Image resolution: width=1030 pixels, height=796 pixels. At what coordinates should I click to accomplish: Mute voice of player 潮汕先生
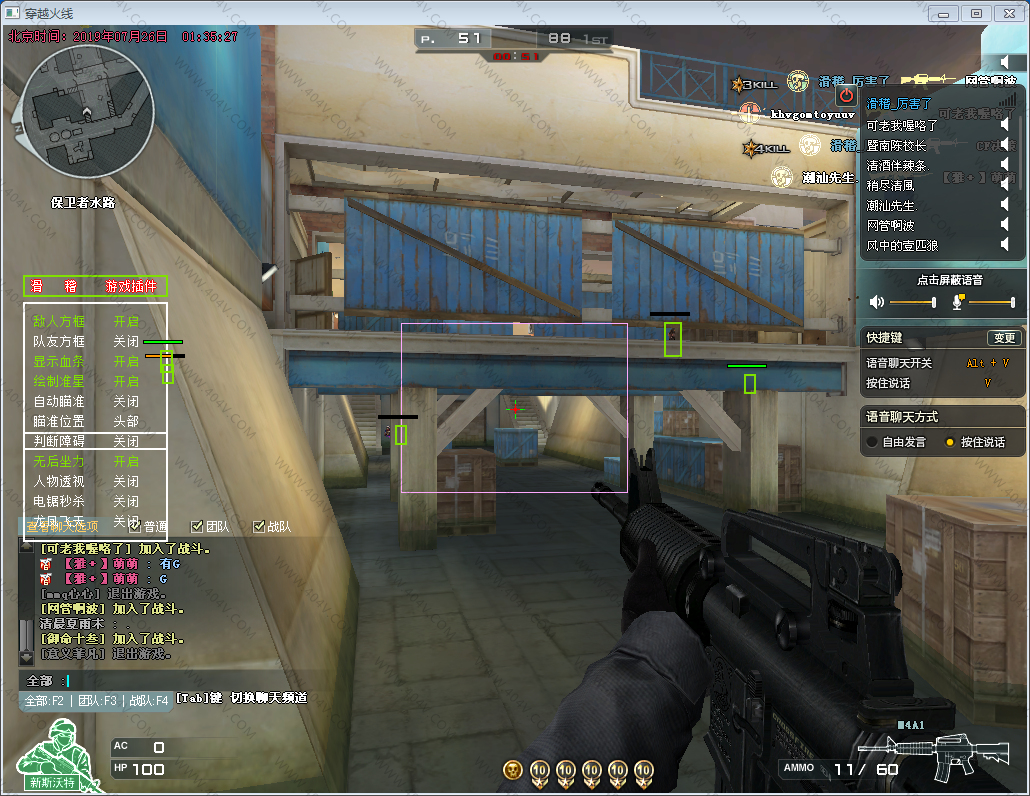(1005, 205)
